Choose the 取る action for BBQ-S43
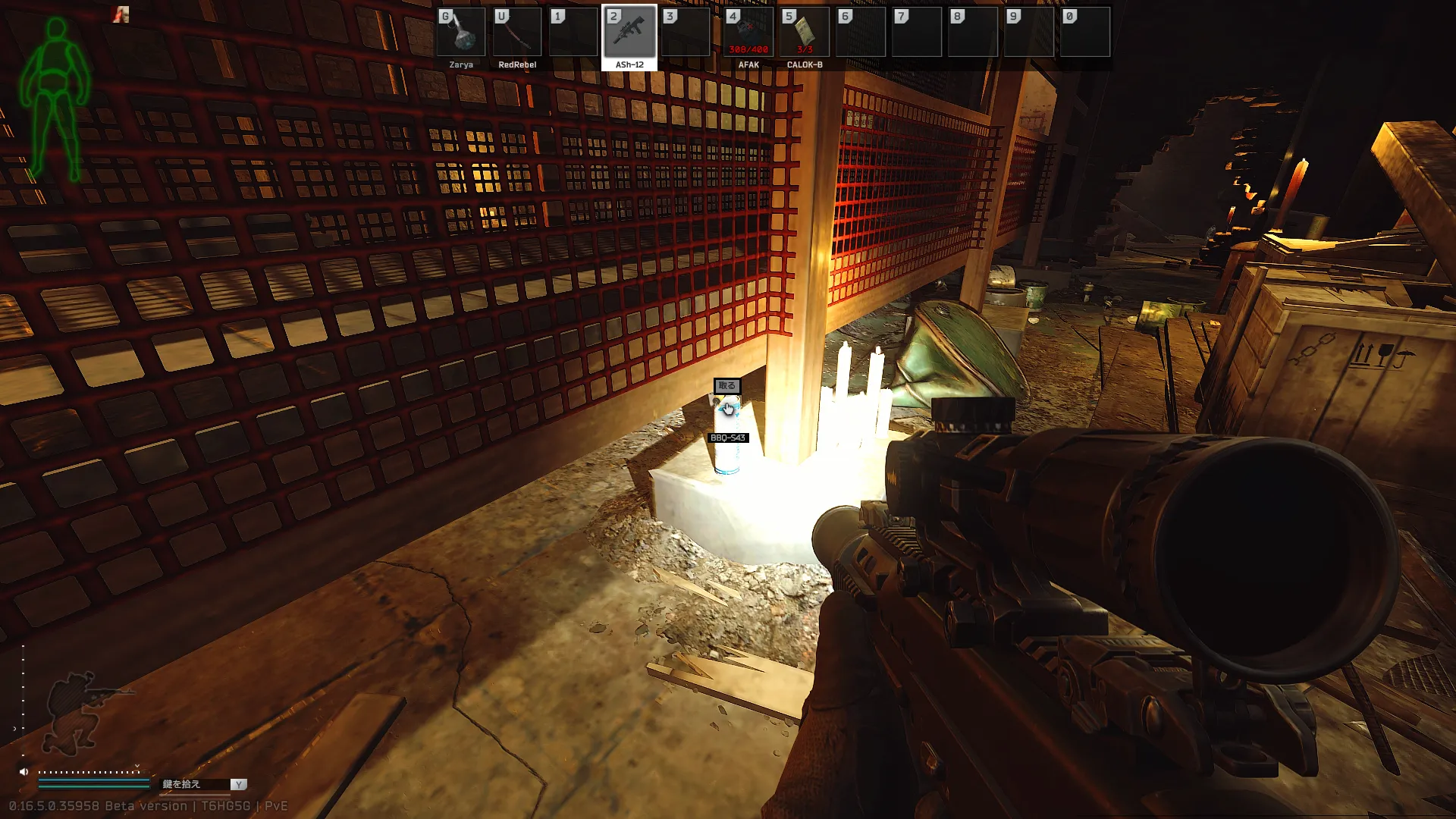Image resolution: width=1456 pixels, height=819 pixels. click(x=727, y=386)
